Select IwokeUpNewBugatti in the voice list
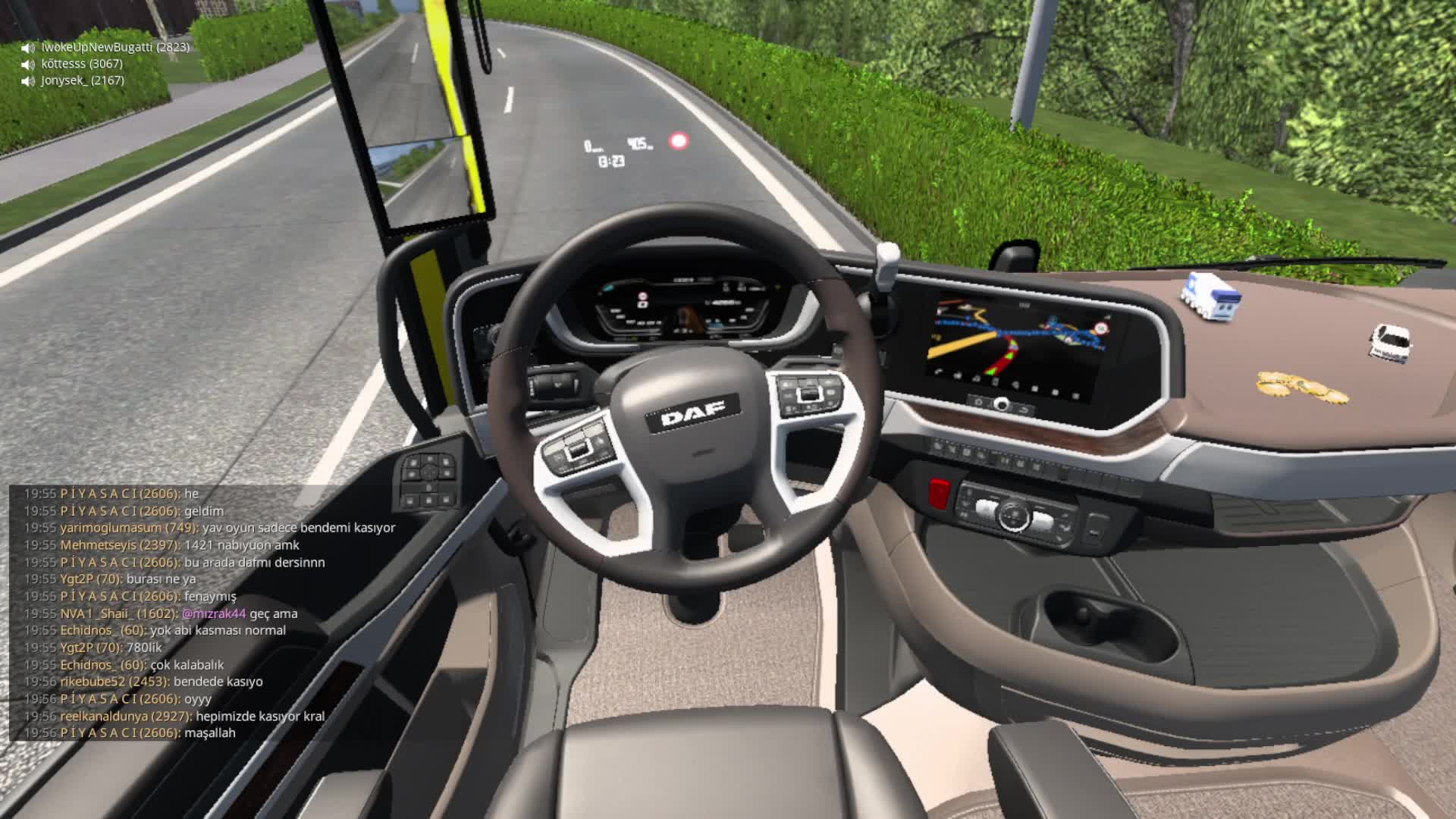Screen dimensions: 1456x819 pos(115,47)
